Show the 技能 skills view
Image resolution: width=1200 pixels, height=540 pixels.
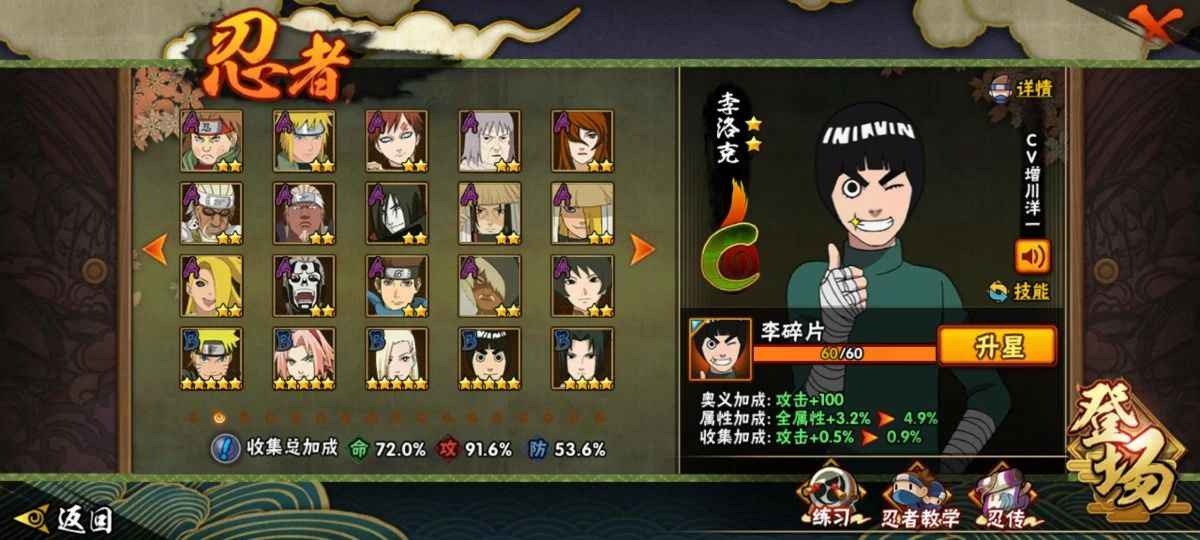tap(1020, 292)
